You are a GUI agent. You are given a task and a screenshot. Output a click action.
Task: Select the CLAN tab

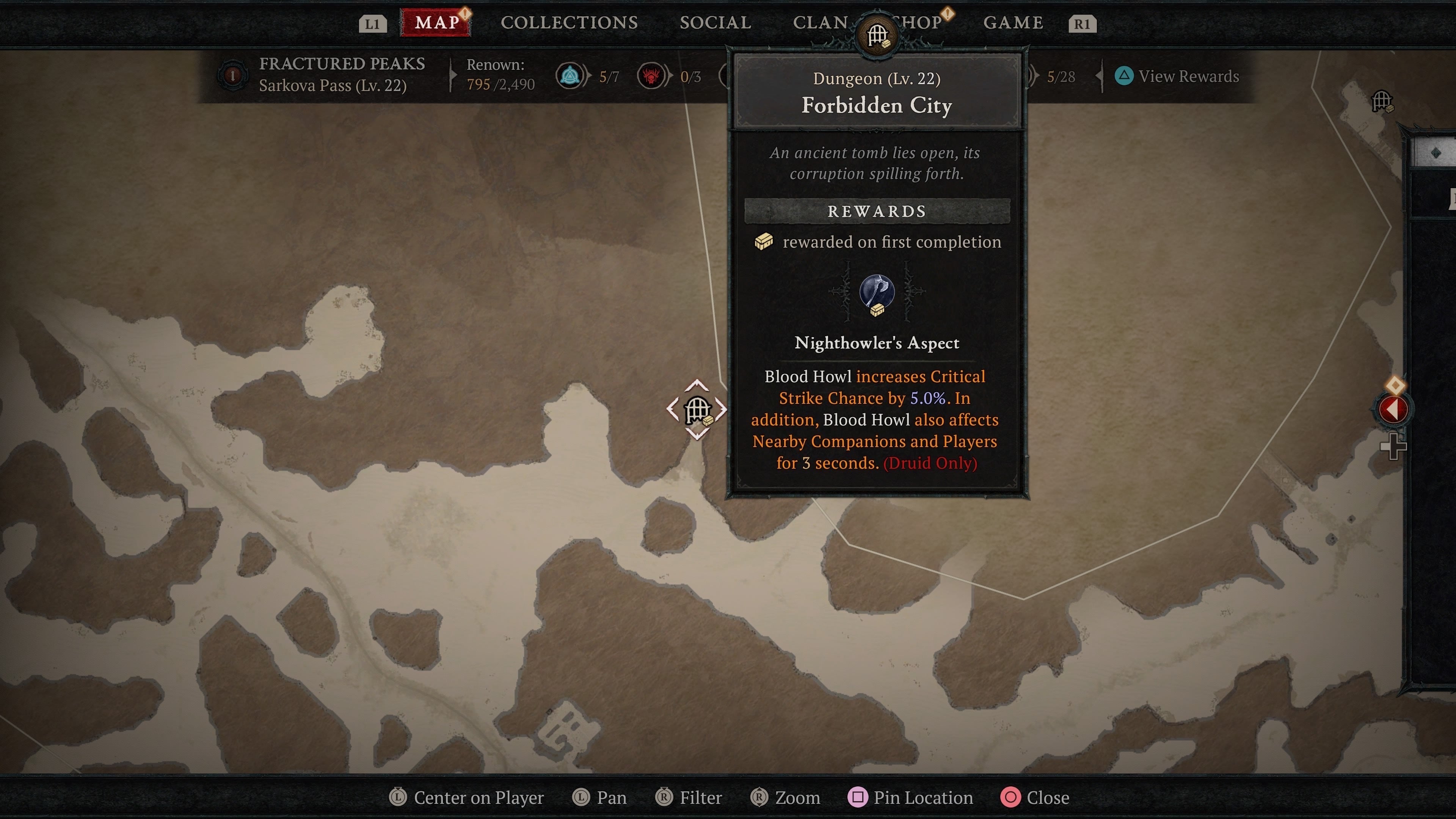tap(820, 23)
